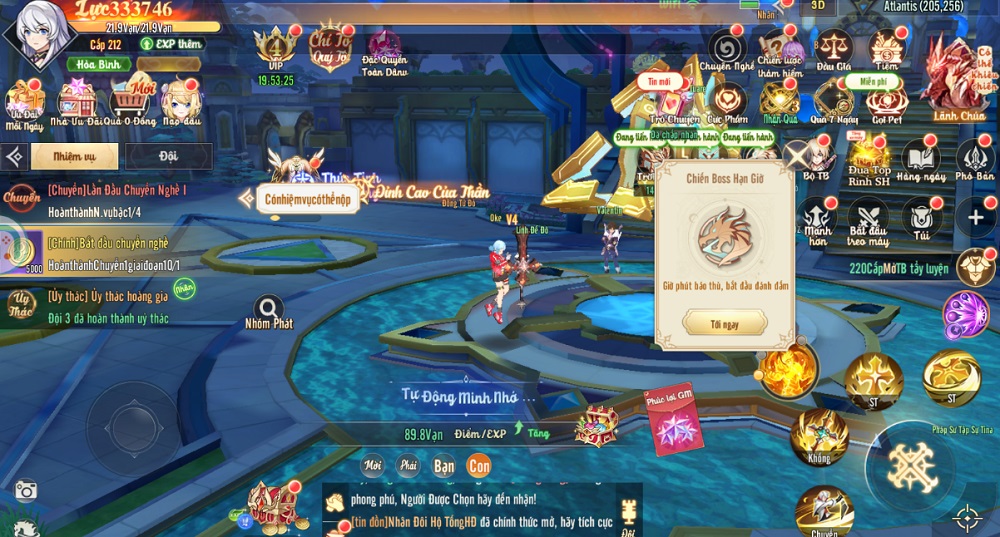
Task: Open the Gọi Pet summon icon
Action: pyautogui.click(x=887, y=100)
